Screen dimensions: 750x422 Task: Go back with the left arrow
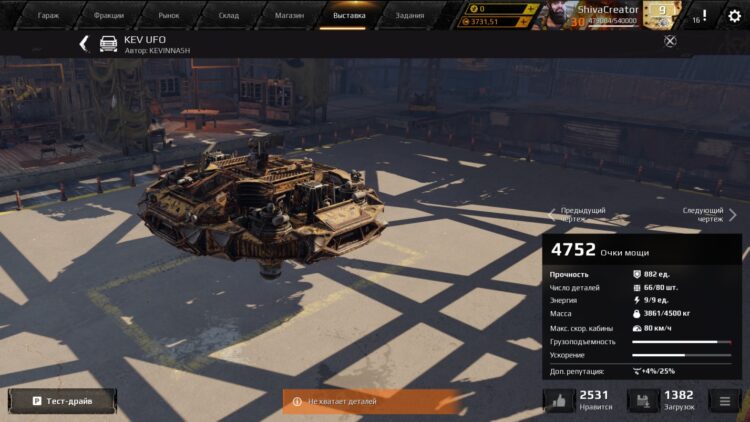(84, 44)
